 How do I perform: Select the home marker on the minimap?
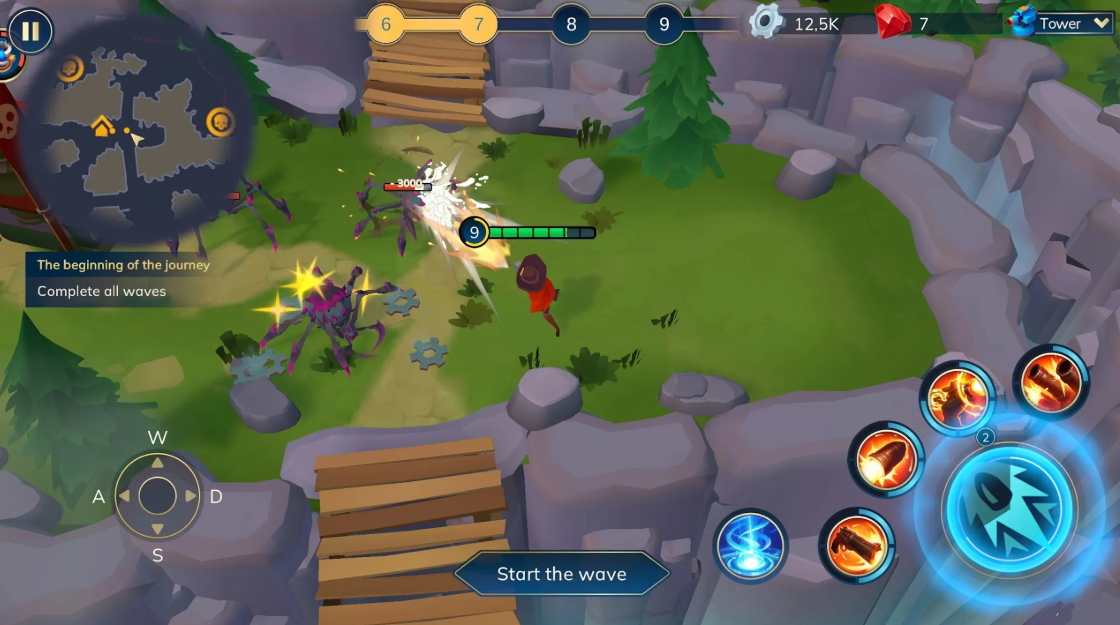(x=101, y=126)
